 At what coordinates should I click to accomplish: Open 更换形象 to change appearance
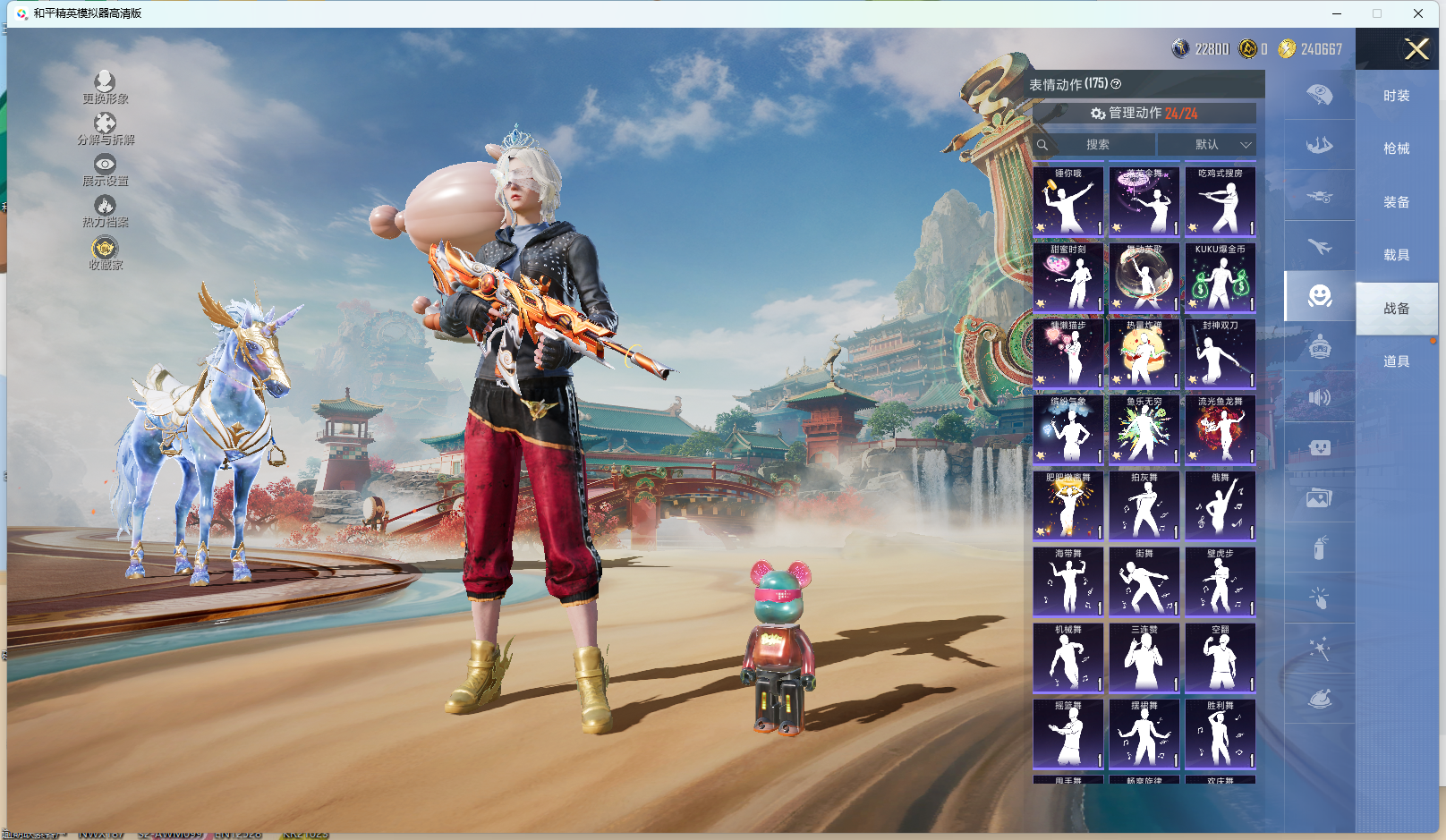[x=105, y=88]
